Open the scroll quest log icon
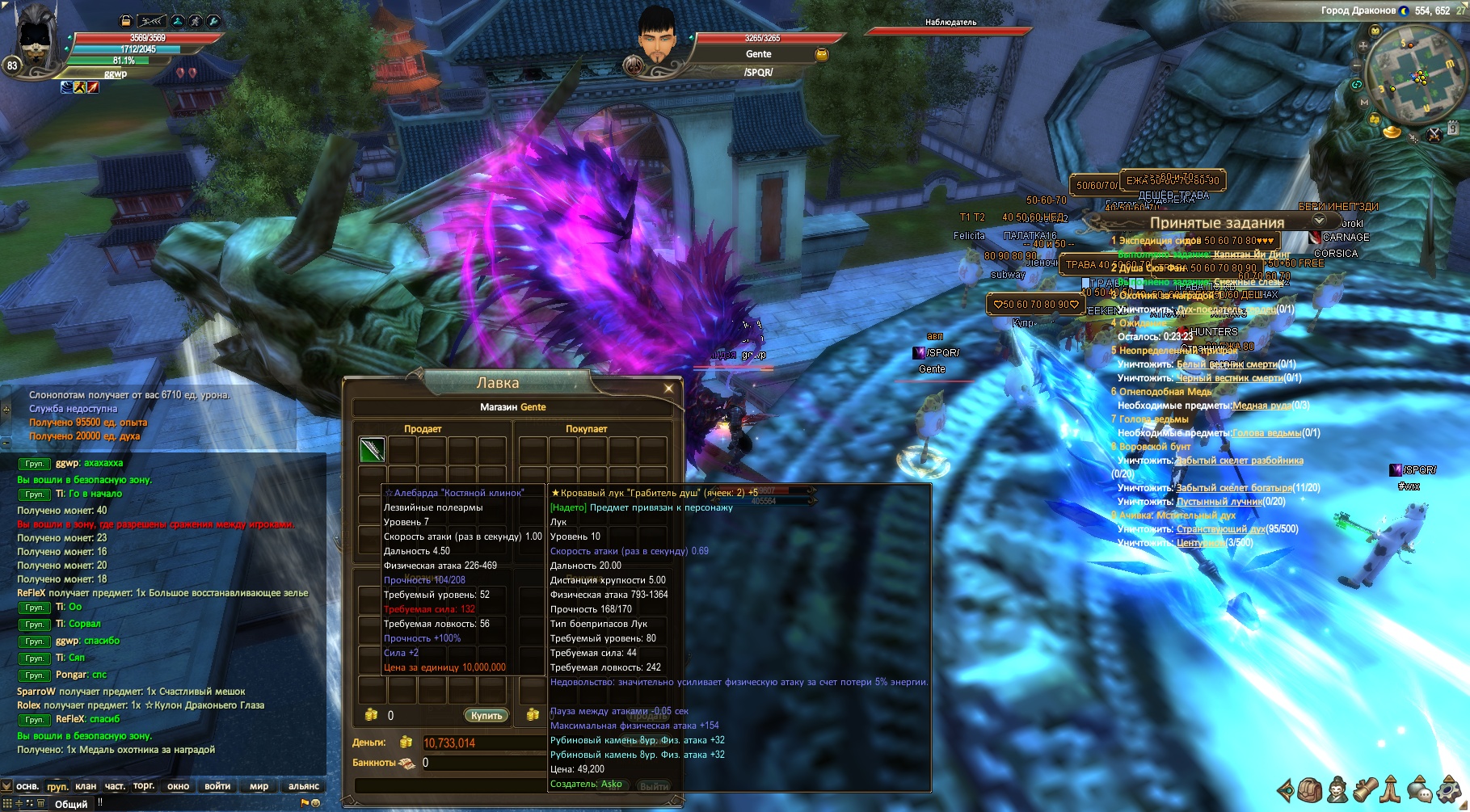The image size is (1470, 812). point(1366,789)
